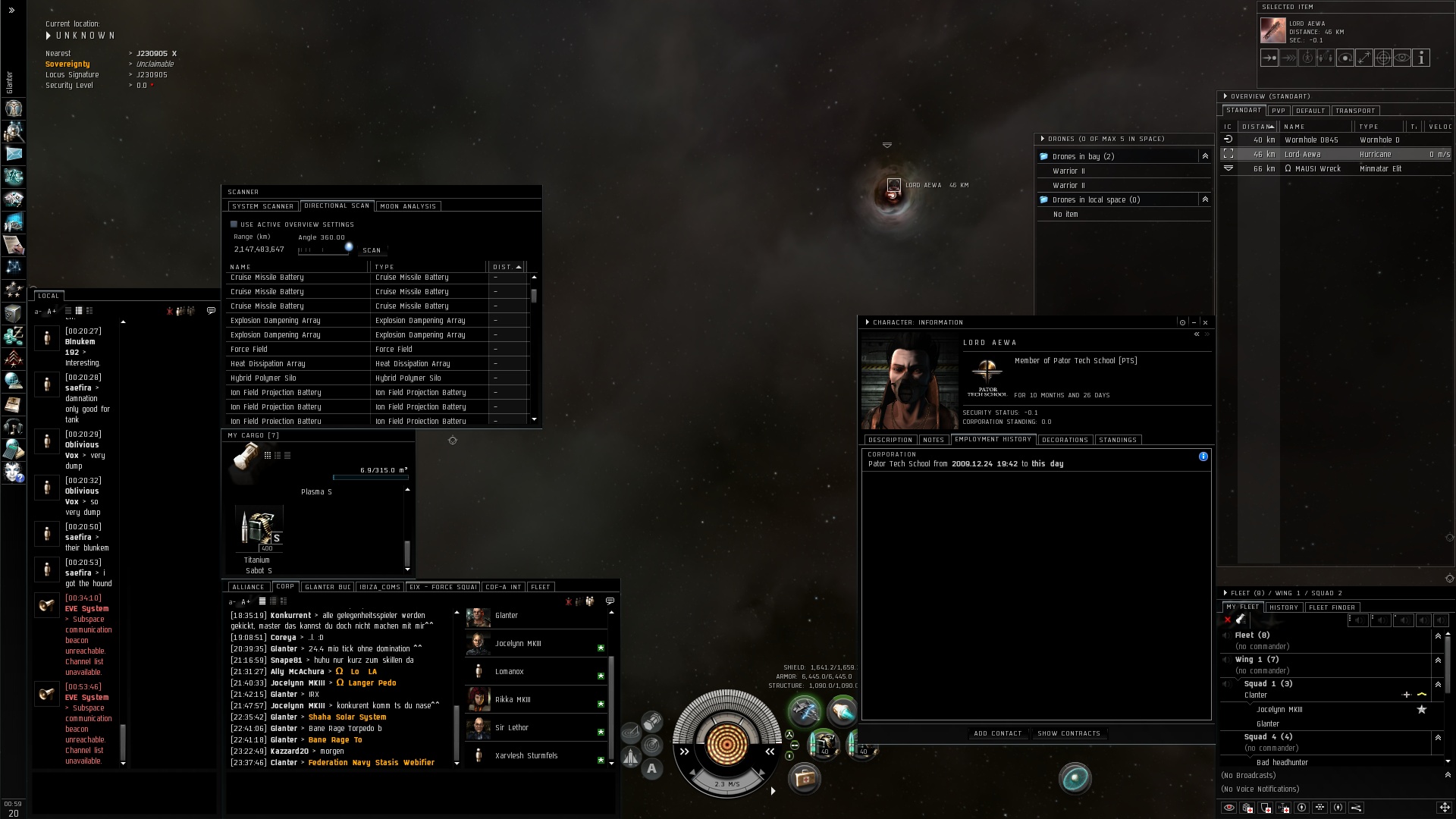
Task: Open the Fleet Finder tab
Action: pos(1332,607)
